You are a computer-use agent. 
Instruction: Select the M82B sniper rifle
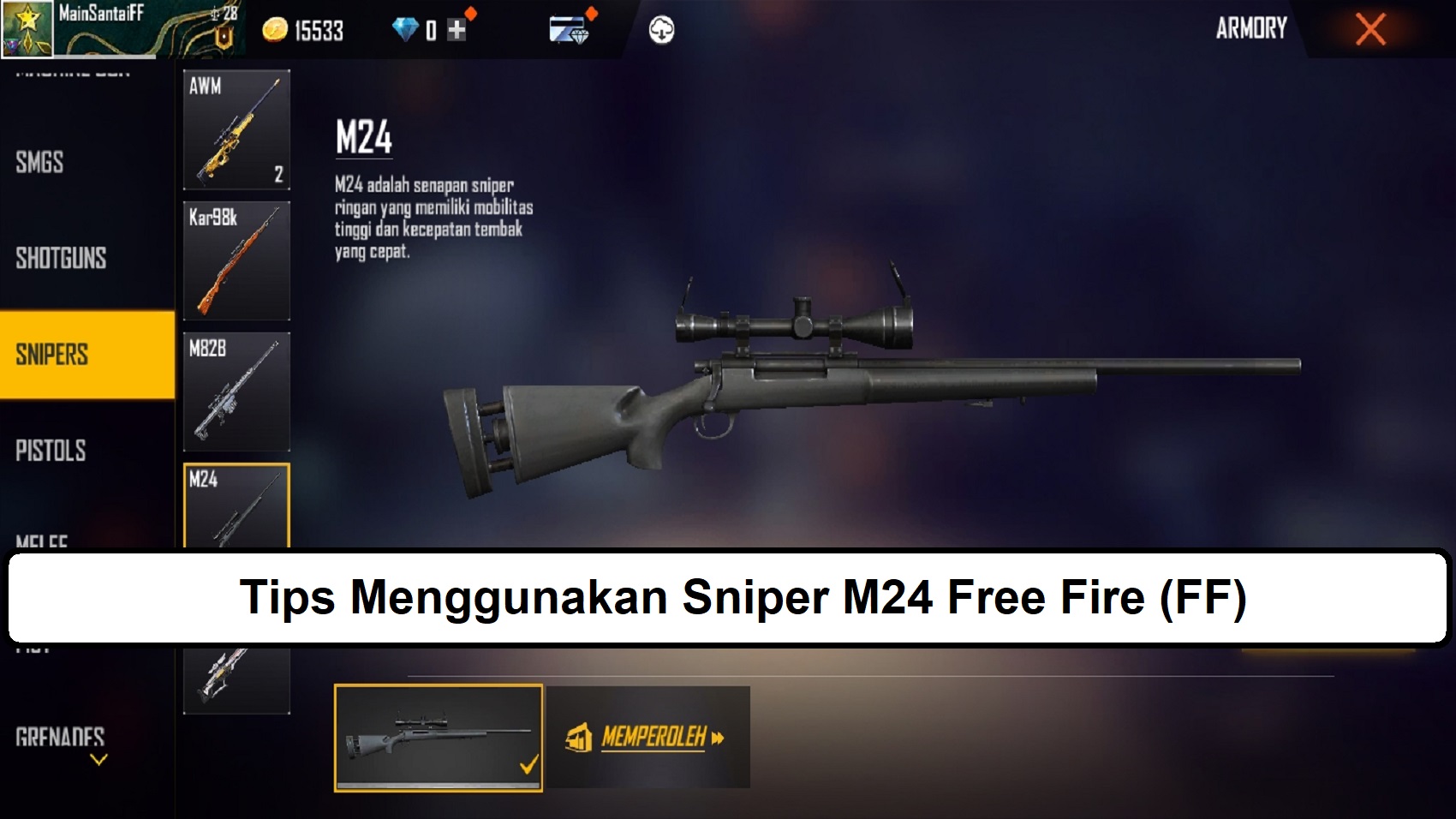tap(236, 392)
